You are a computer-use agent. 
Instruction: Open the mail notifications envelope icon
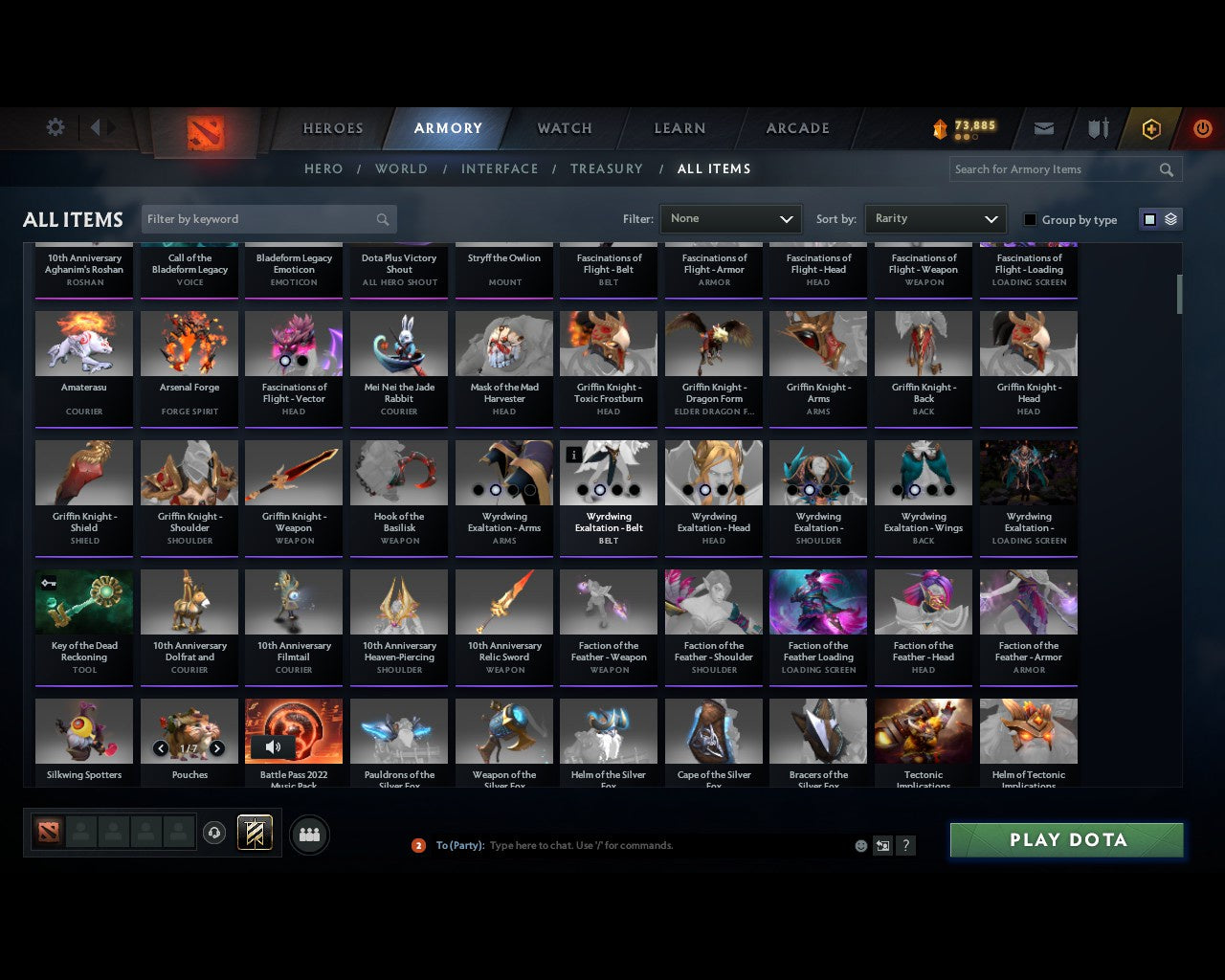pos(1043,128)
